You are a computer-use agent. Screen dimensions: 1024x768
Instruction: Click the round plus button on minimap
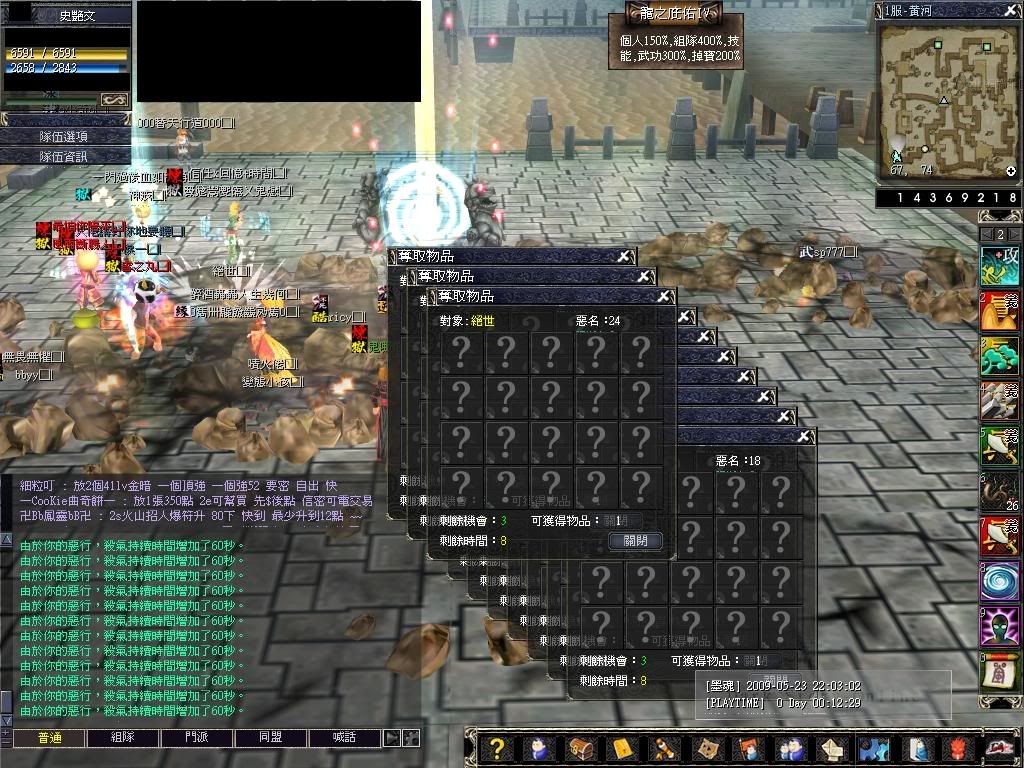pos(1011,171)
